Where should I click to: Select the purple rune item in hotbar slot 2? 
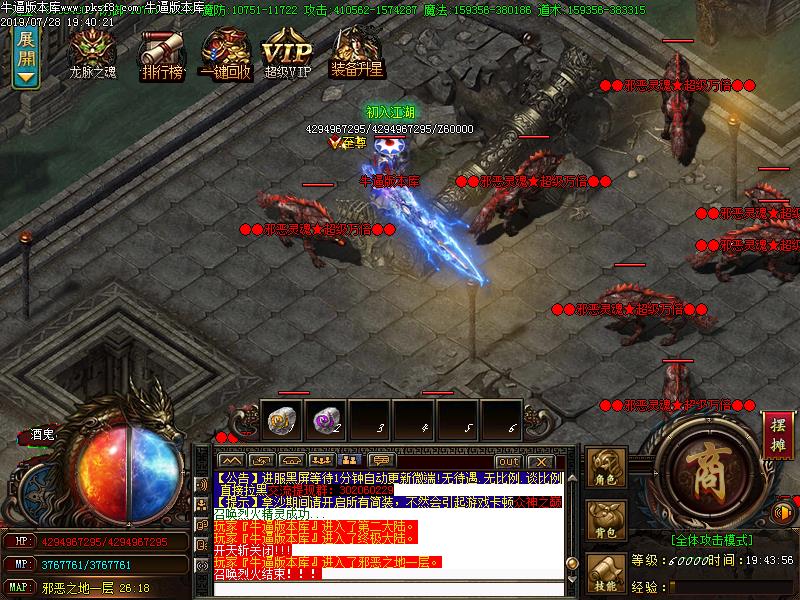pos(324,422)
